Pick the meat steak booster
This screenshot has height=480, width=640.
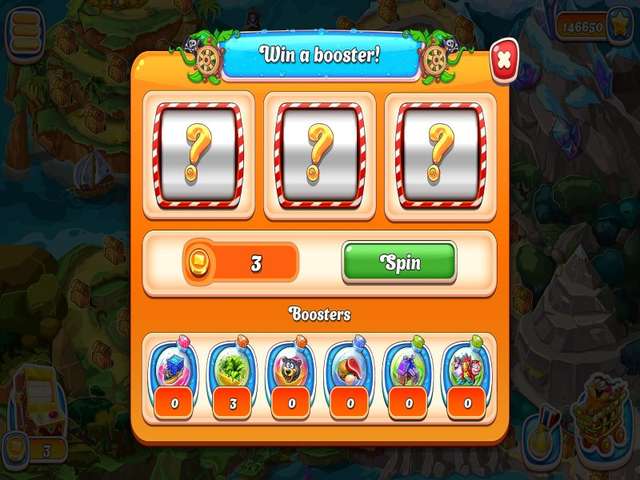(x=350, y=367)
